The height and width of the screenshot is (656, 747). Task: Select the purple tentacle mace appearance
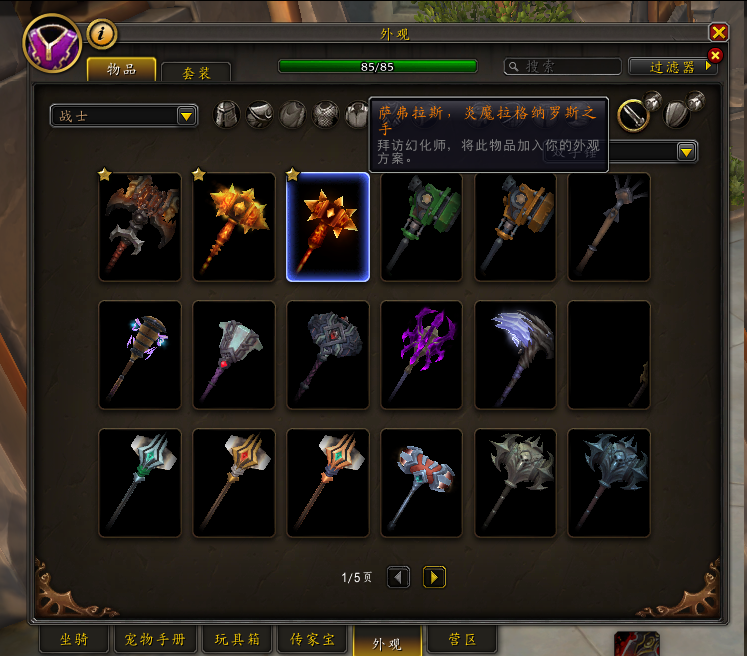pyautogui.click(x=422, y=355)
